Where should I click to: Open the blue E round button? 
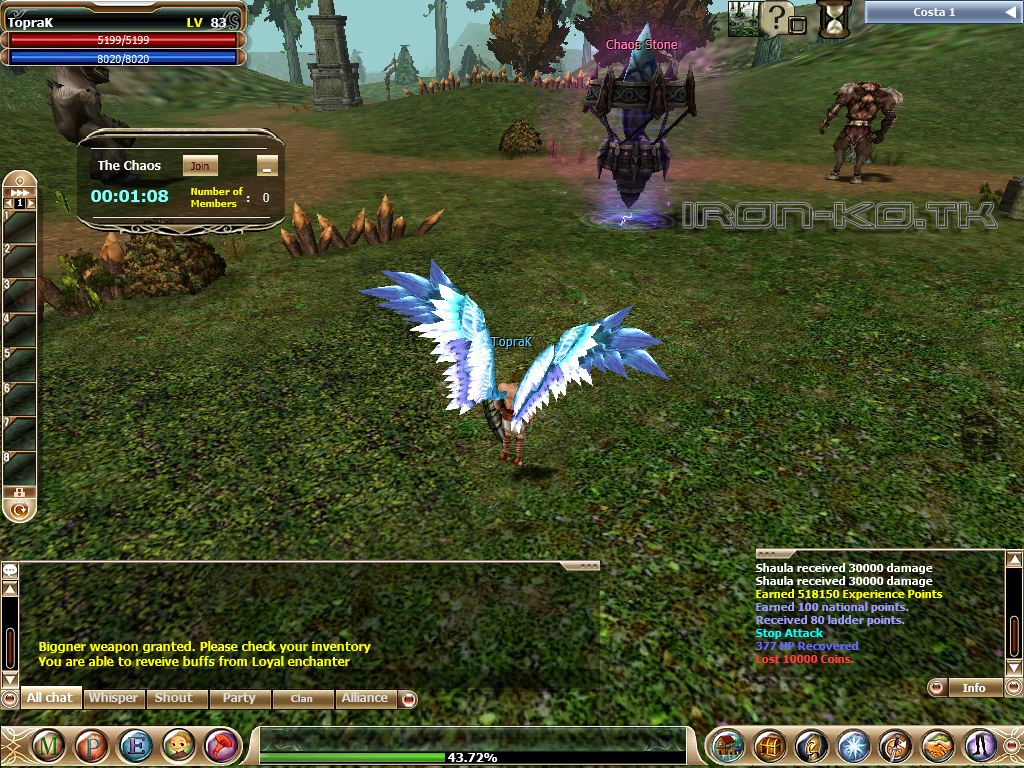pos(135,746)
